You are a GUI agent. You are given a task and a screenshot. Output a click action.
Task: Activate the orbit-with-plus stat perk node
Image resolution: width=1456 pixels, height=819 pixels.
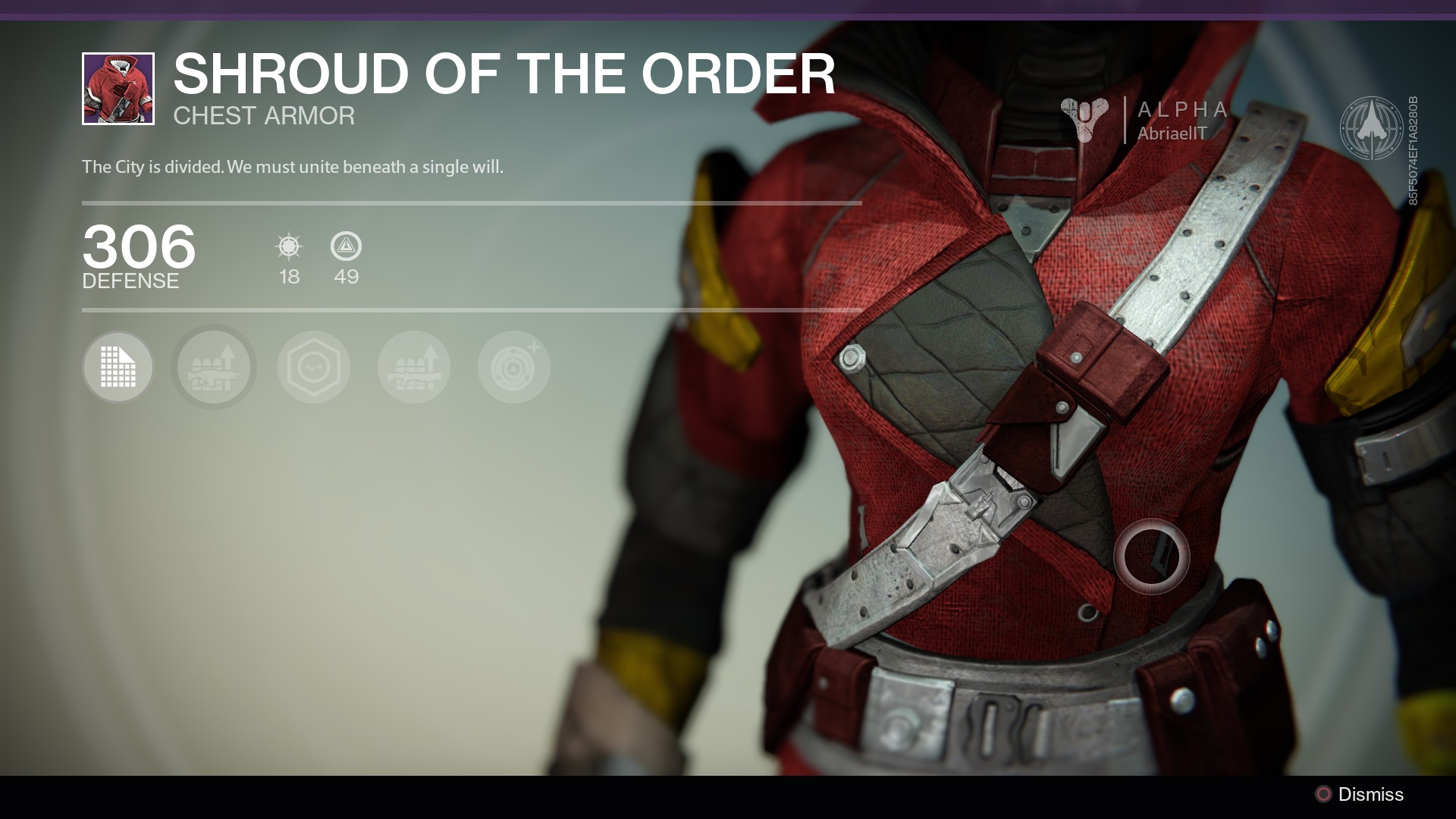pyautogui.click(x=513, y=367)
